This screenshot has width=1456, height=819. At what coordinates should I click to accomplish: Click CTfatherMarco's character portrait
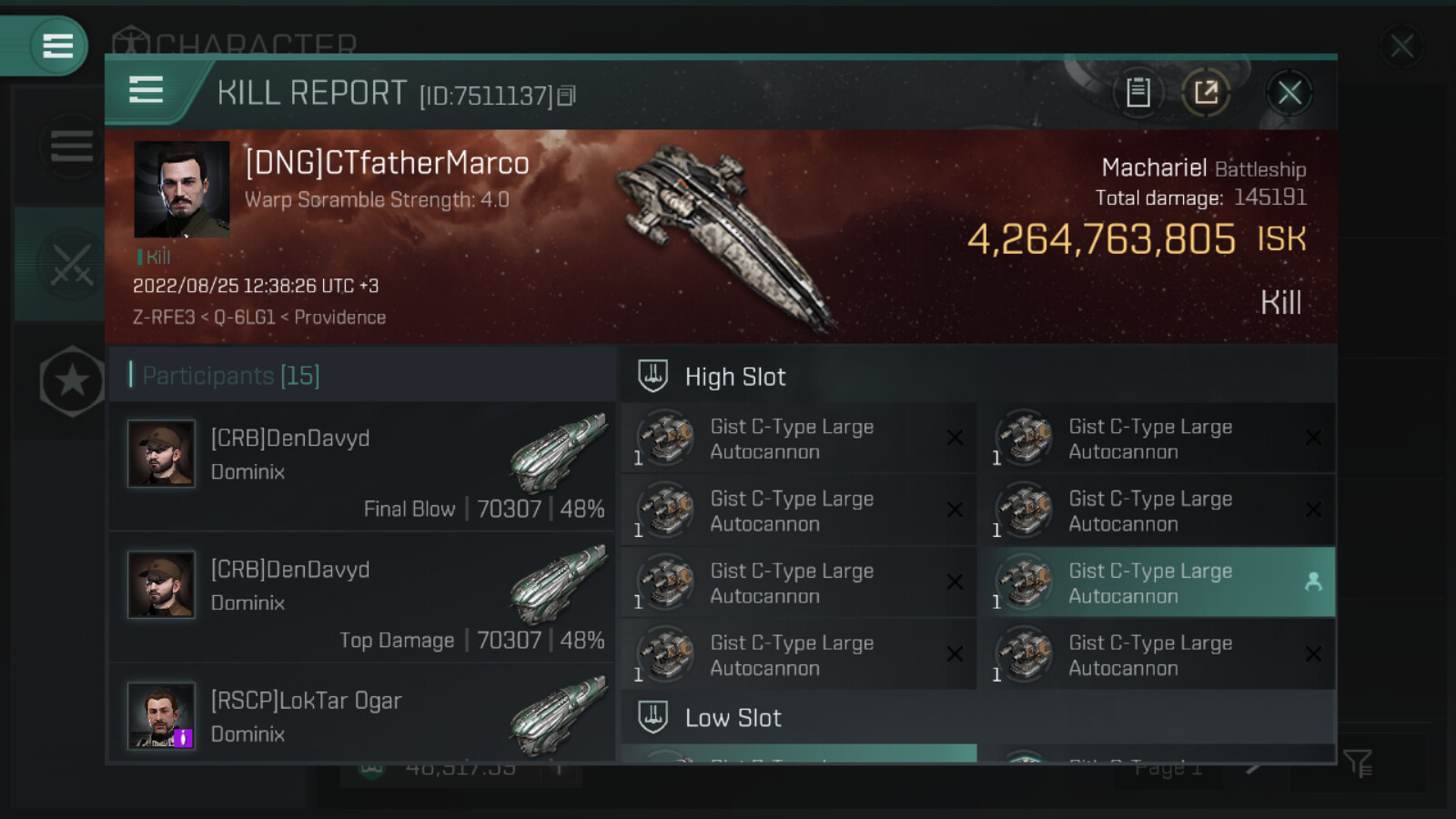181,189
